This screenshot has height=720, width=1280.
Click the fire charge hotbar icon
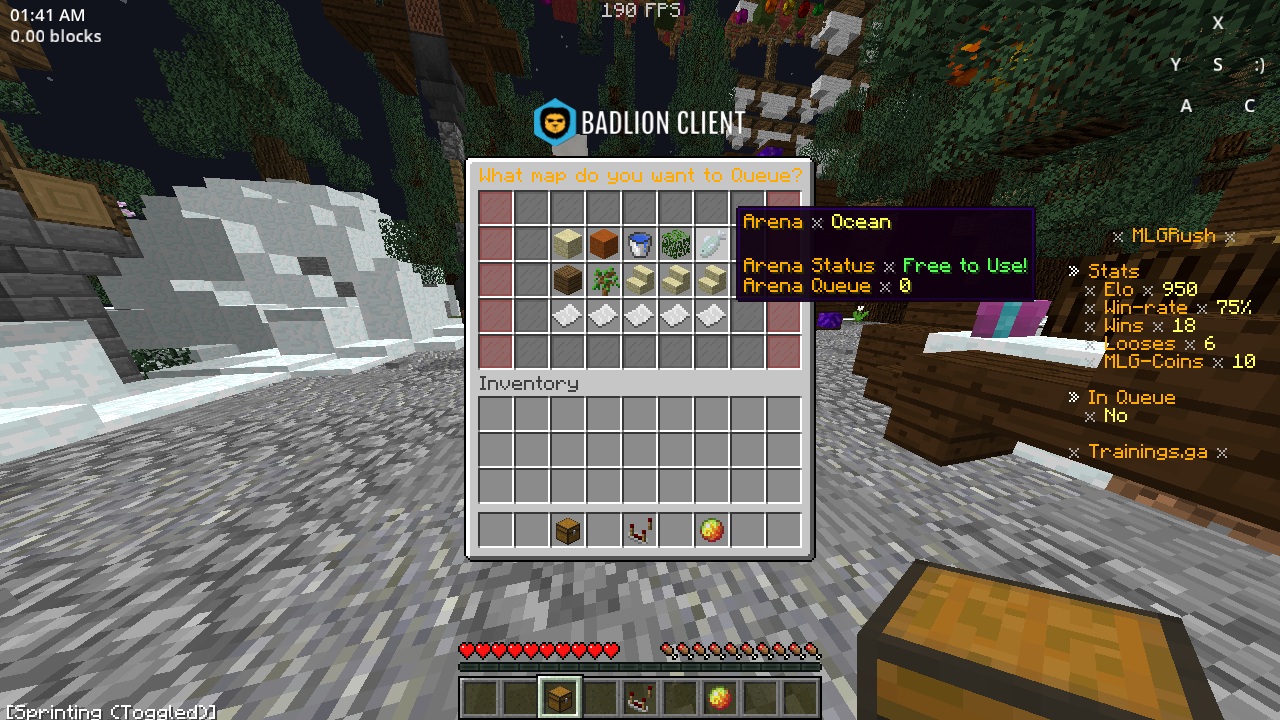[x=712, y=530]
